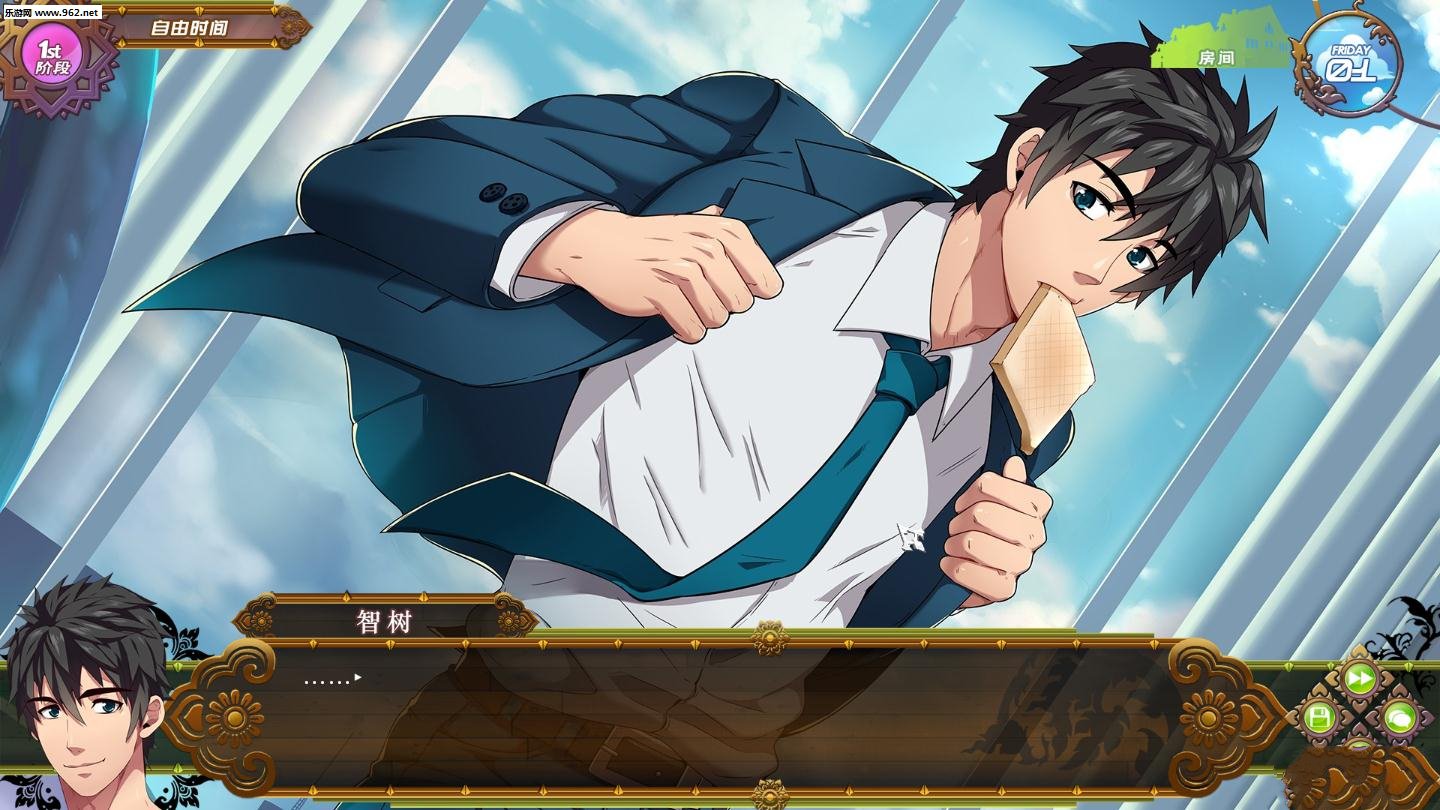Click the advance arrow after the ellipsis
Viewport: 1440px width, 810px height.
point(357,678)
